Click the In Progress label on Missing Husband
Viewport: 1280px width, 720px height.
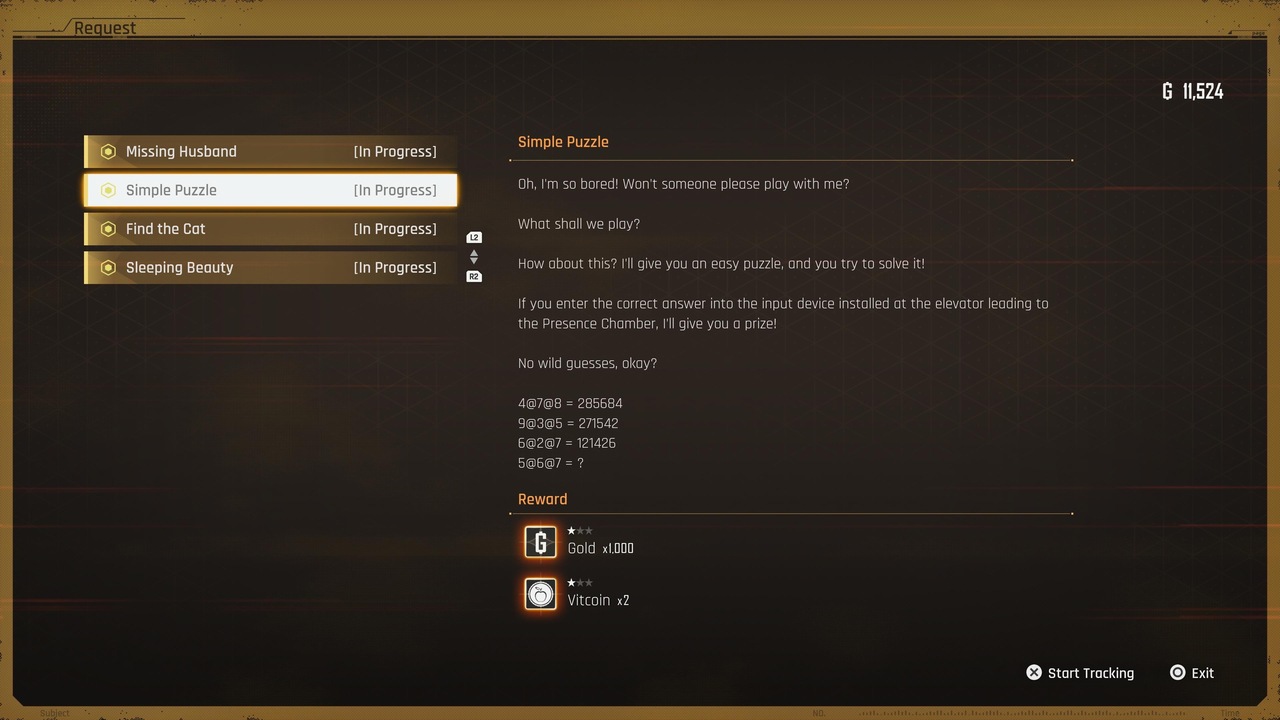click(x=394, y=151)
